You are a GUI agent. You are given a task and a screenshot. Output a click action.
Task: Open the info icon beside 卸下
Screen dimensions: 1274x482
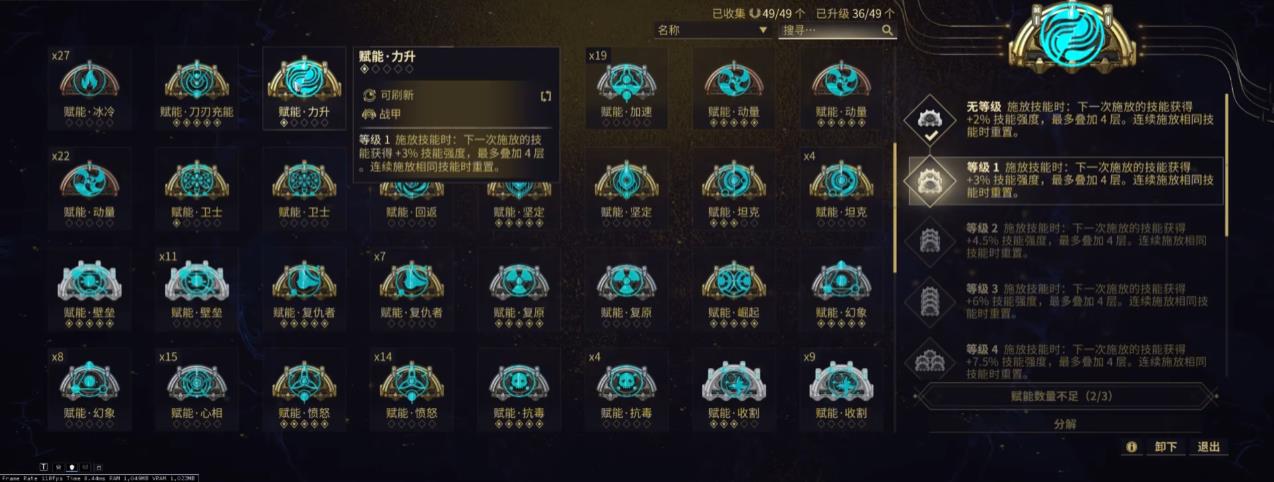pos(1131,447)
